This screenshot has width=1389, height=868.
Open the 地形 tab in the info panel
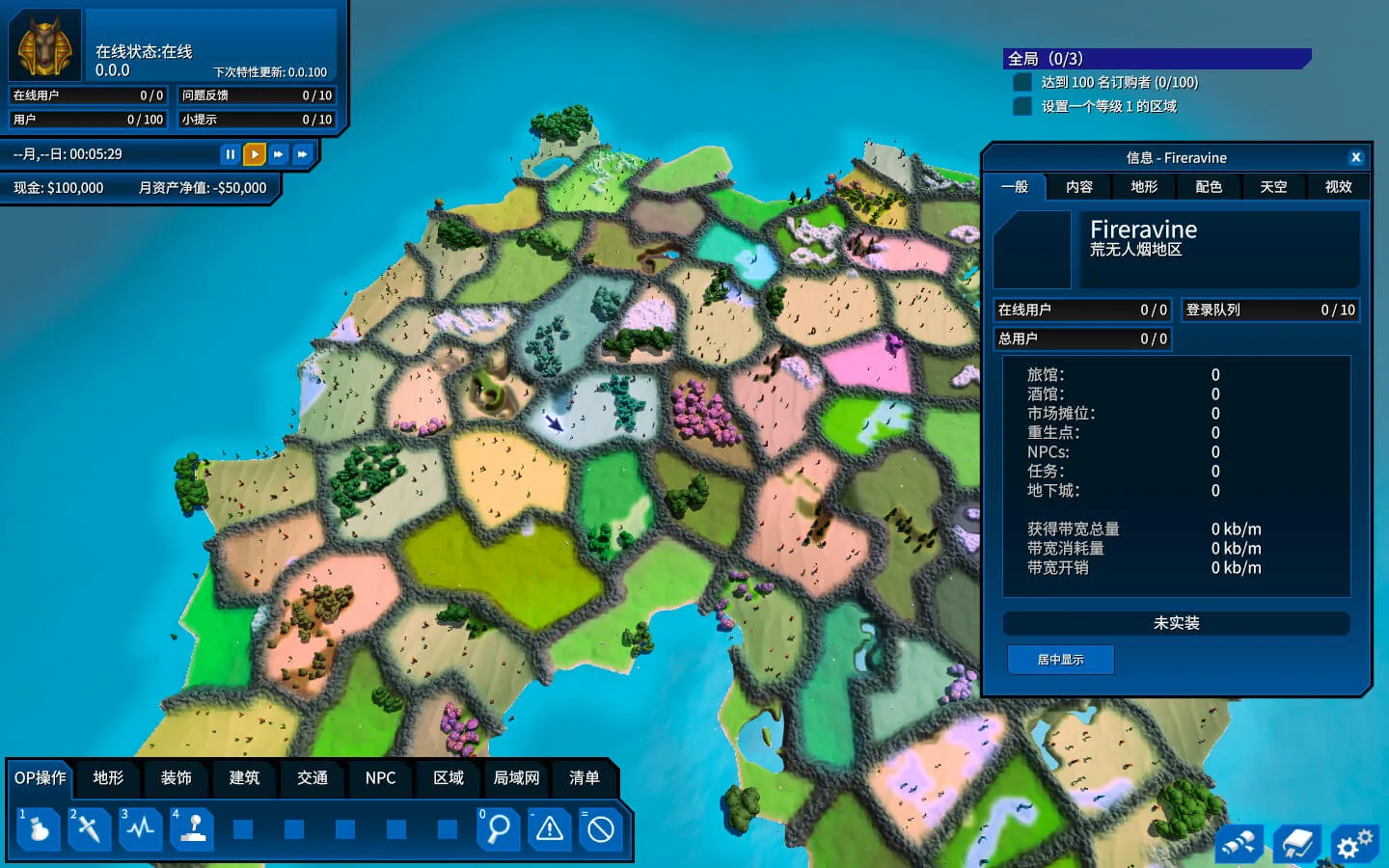pos(1144,187)
